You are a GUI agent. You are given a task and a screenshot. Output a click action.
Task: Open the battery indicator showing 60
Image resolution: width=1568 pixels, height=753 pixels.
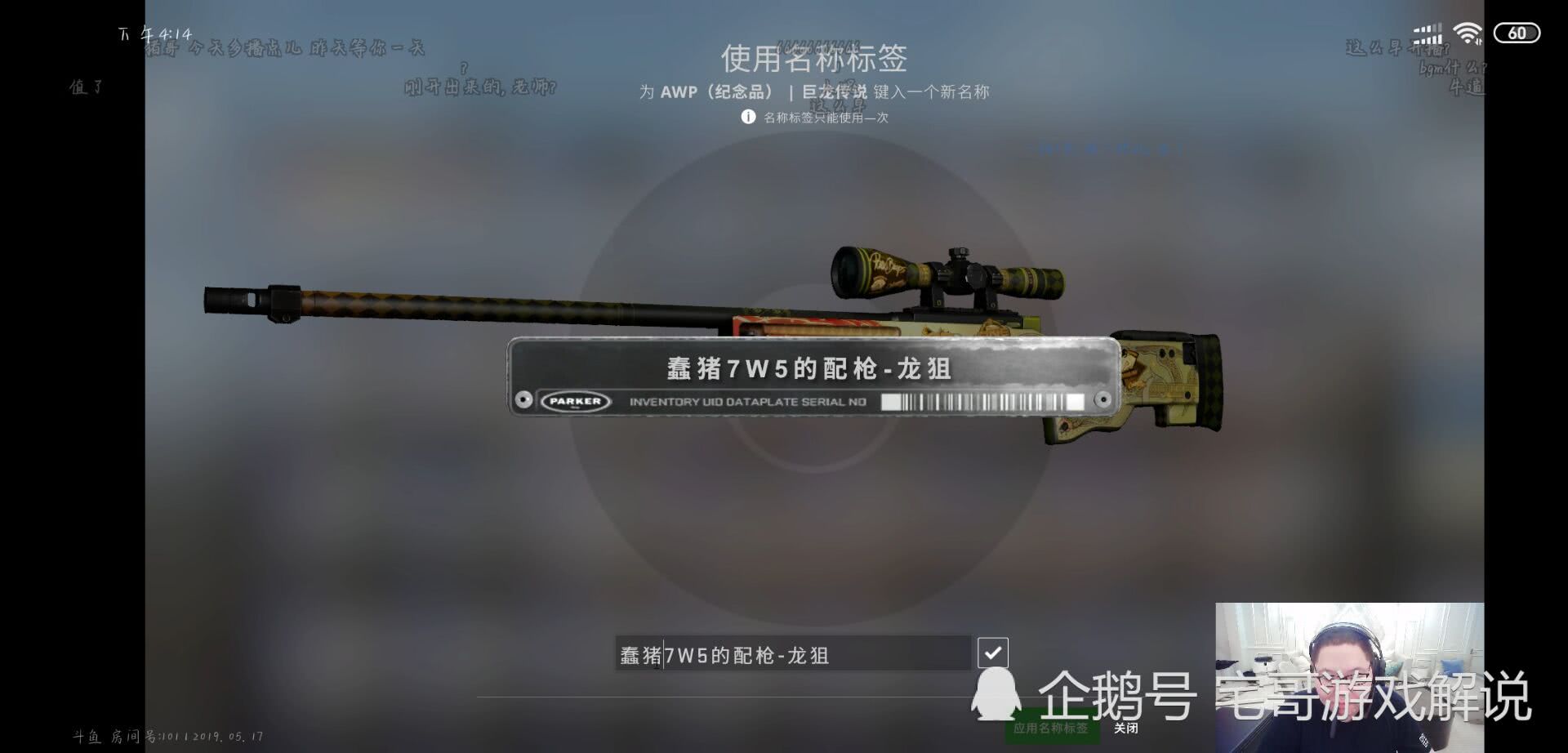1517,31
